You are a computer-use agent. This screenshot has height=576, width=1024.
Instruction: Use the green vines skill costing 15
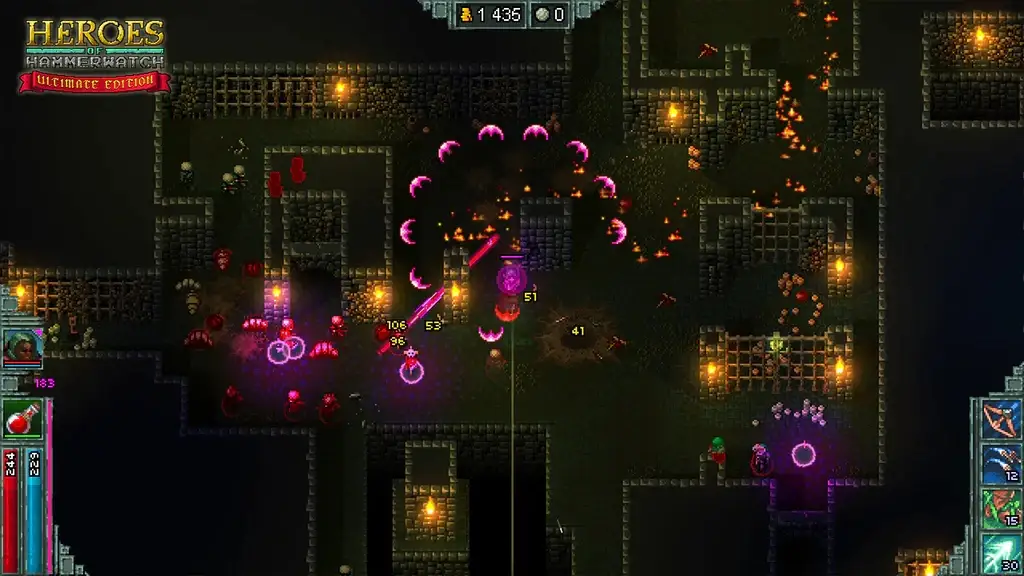(x=999, y=506)
